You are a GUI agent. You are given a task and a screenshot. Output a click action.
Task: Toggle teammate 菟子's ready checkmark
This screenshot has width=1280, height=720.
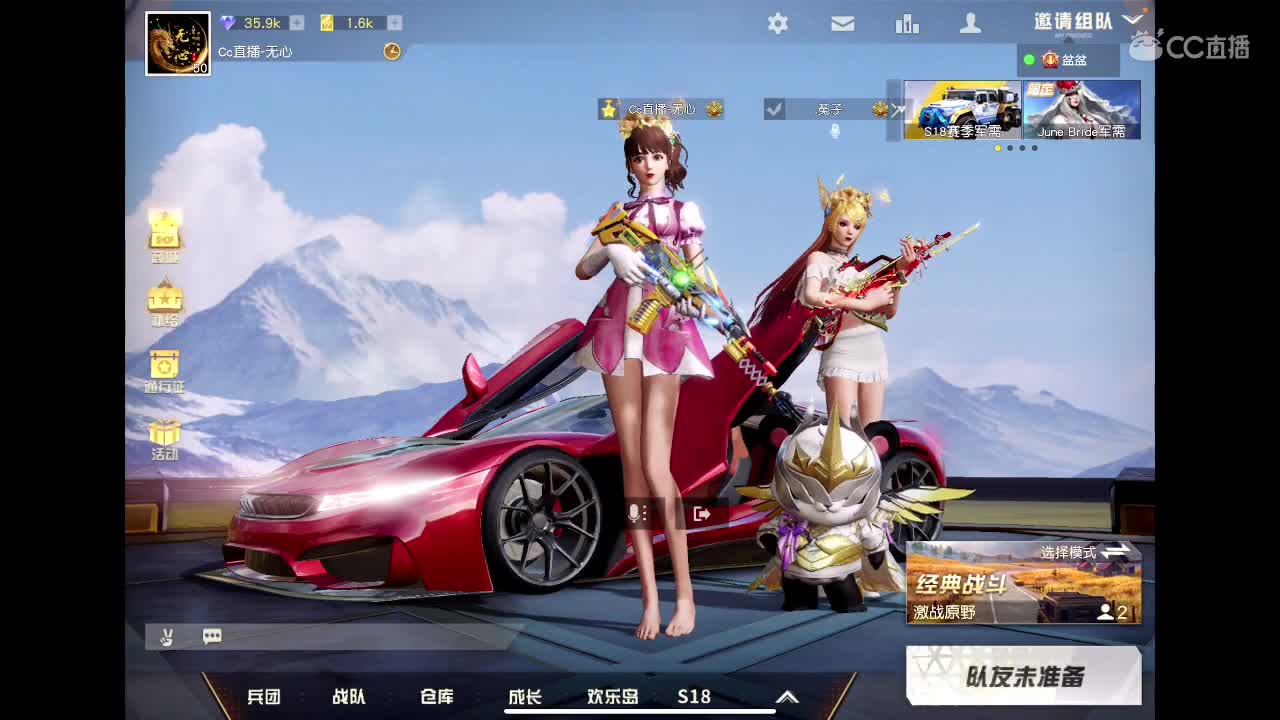pos(774,109)
